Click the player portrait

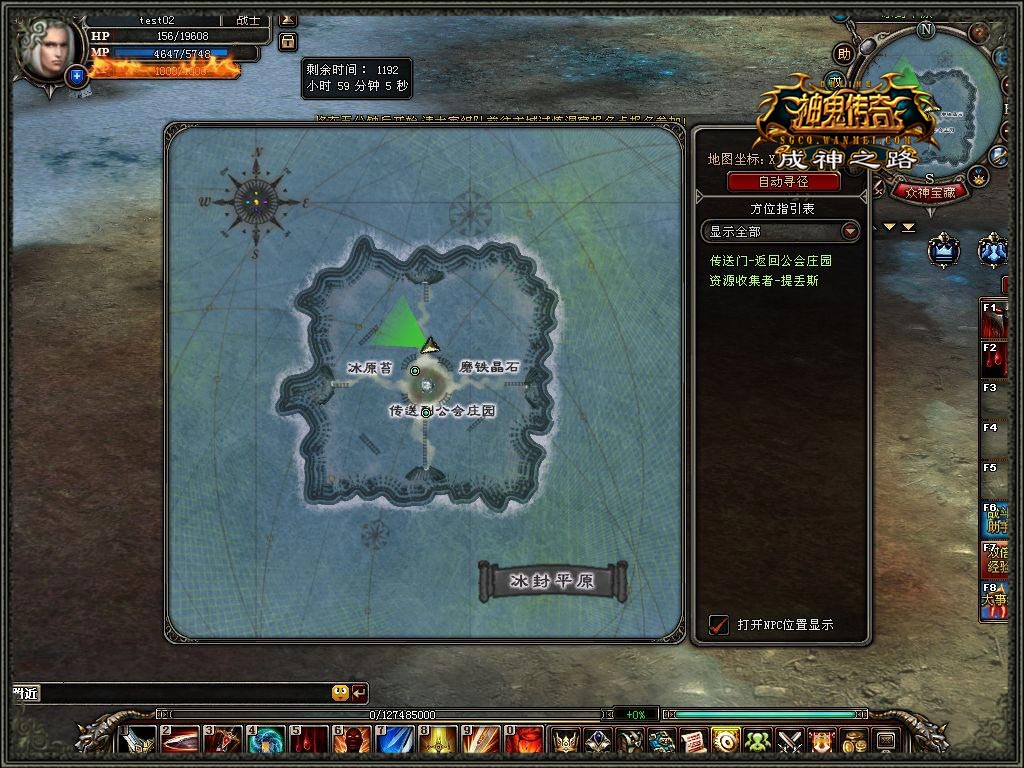pyautogui.click(x=45, y=52)
